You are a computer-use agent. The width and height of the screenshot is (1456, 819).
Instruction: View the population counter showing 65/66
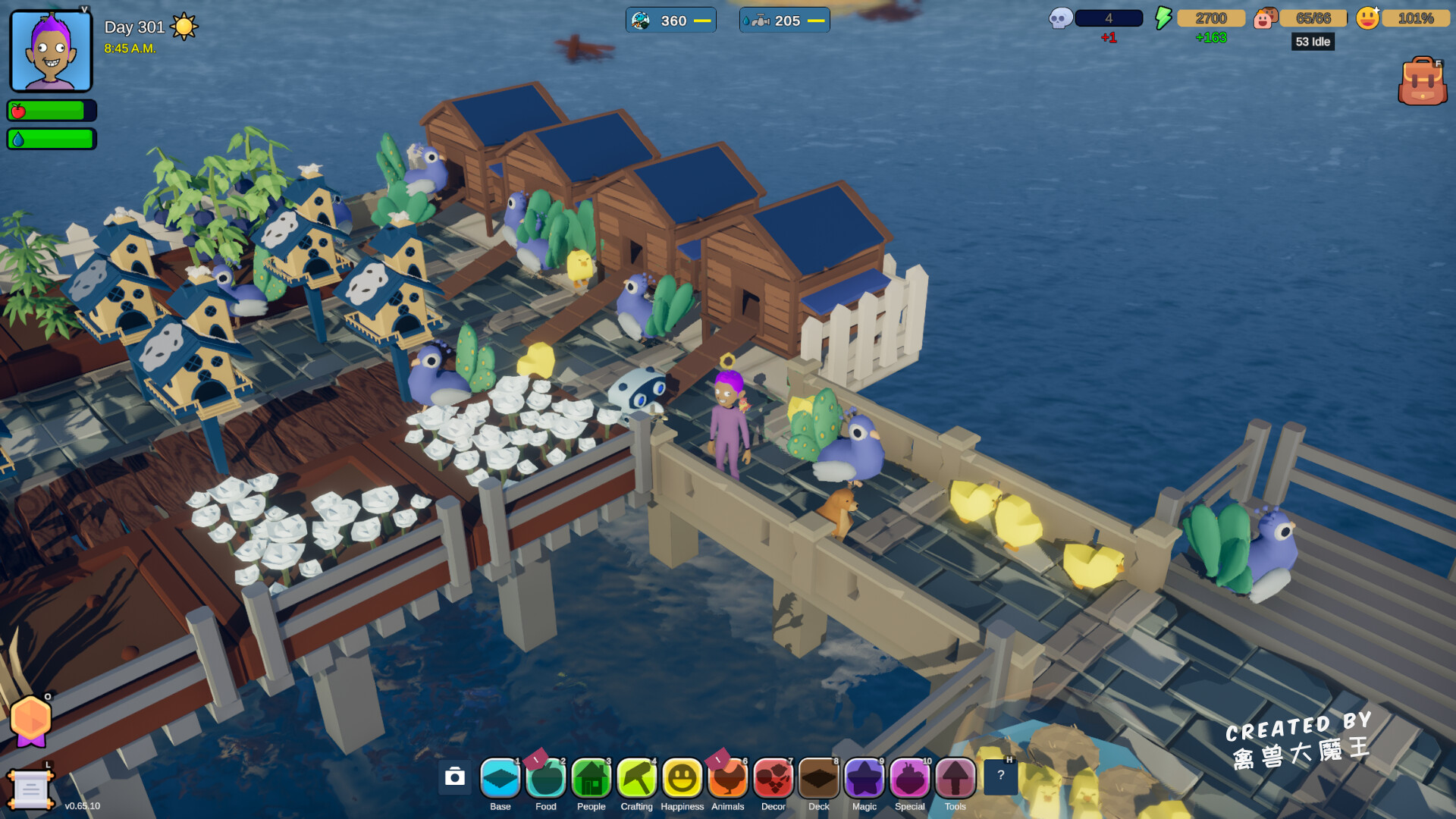(1313, 17)
